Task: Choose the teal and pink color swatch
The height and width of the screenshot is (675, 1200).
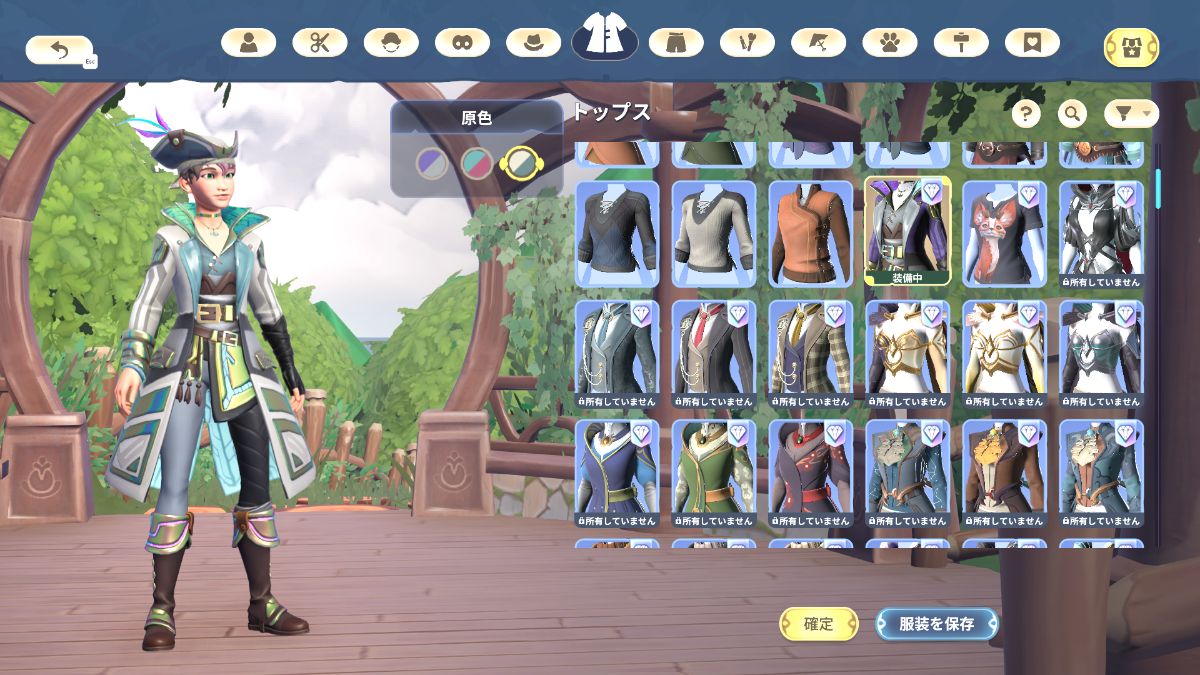Action: click(x=476, y=163)
